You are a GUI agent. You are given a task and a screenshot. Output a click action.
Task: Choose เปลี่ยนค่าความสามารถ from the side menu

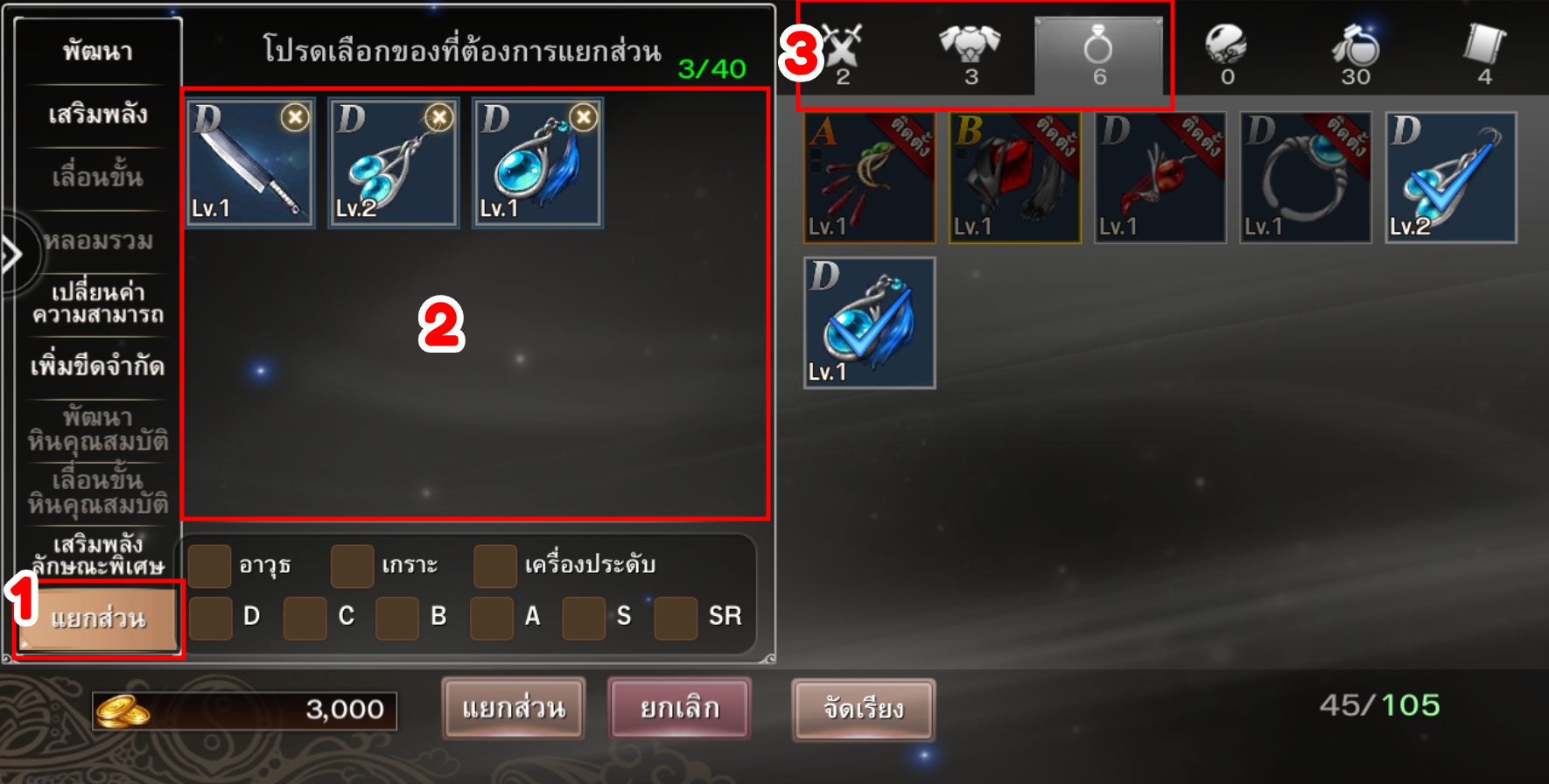[x=97, y=303]
